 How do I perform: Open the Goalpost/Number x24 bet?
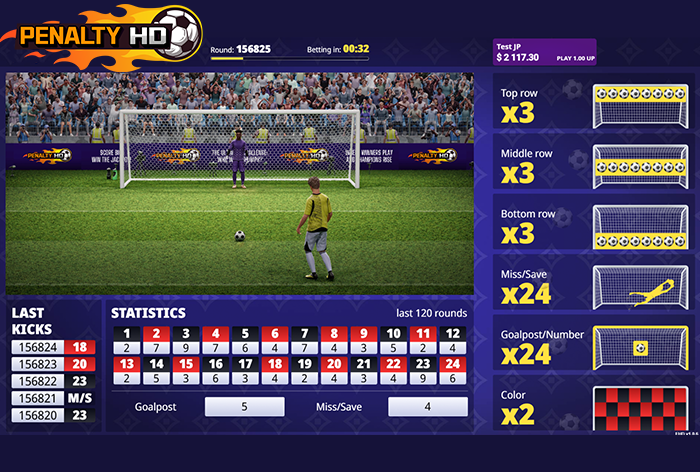594,346
